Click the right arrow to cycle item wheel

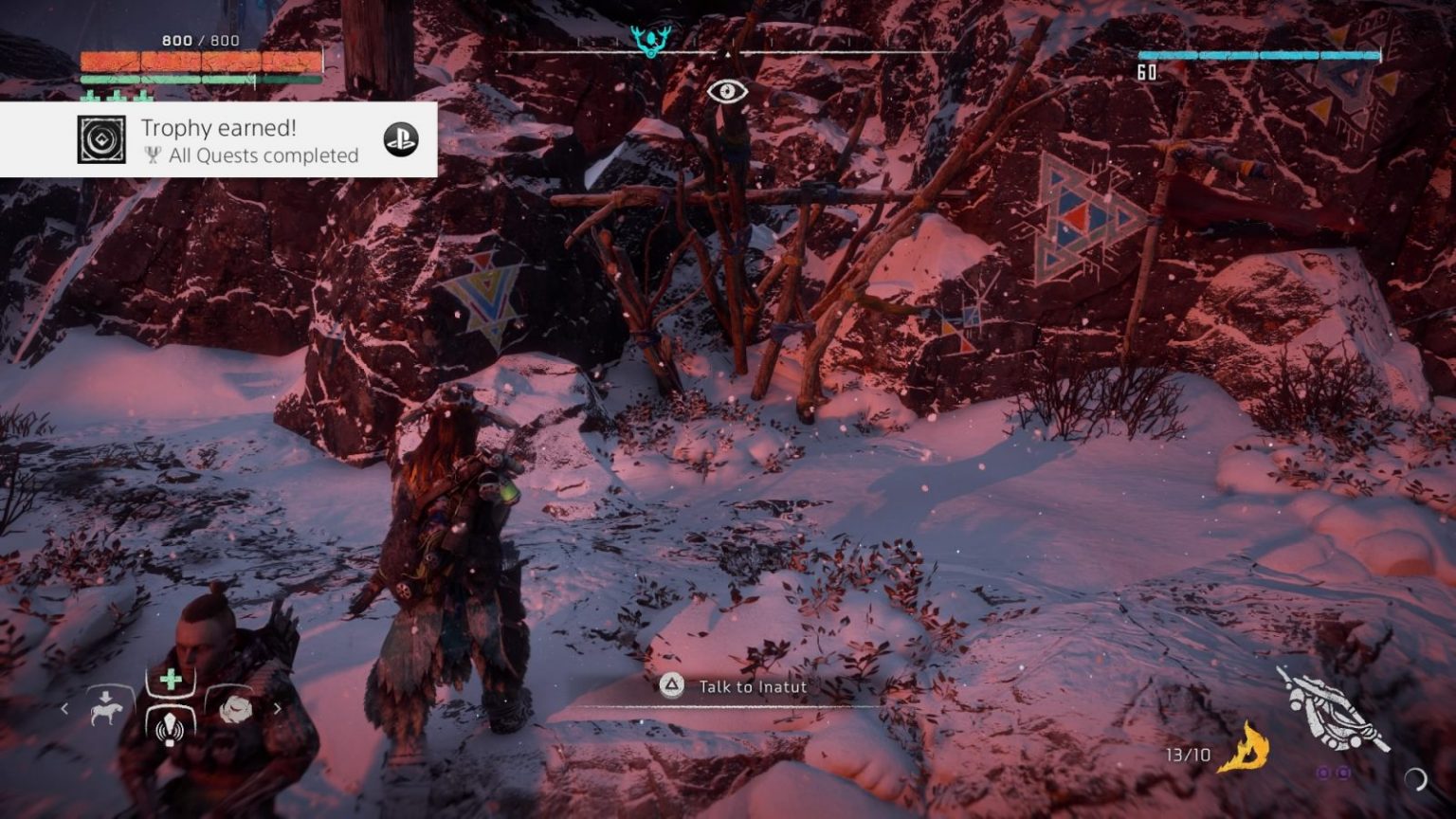pyautogui.click(x=277, y=708)
